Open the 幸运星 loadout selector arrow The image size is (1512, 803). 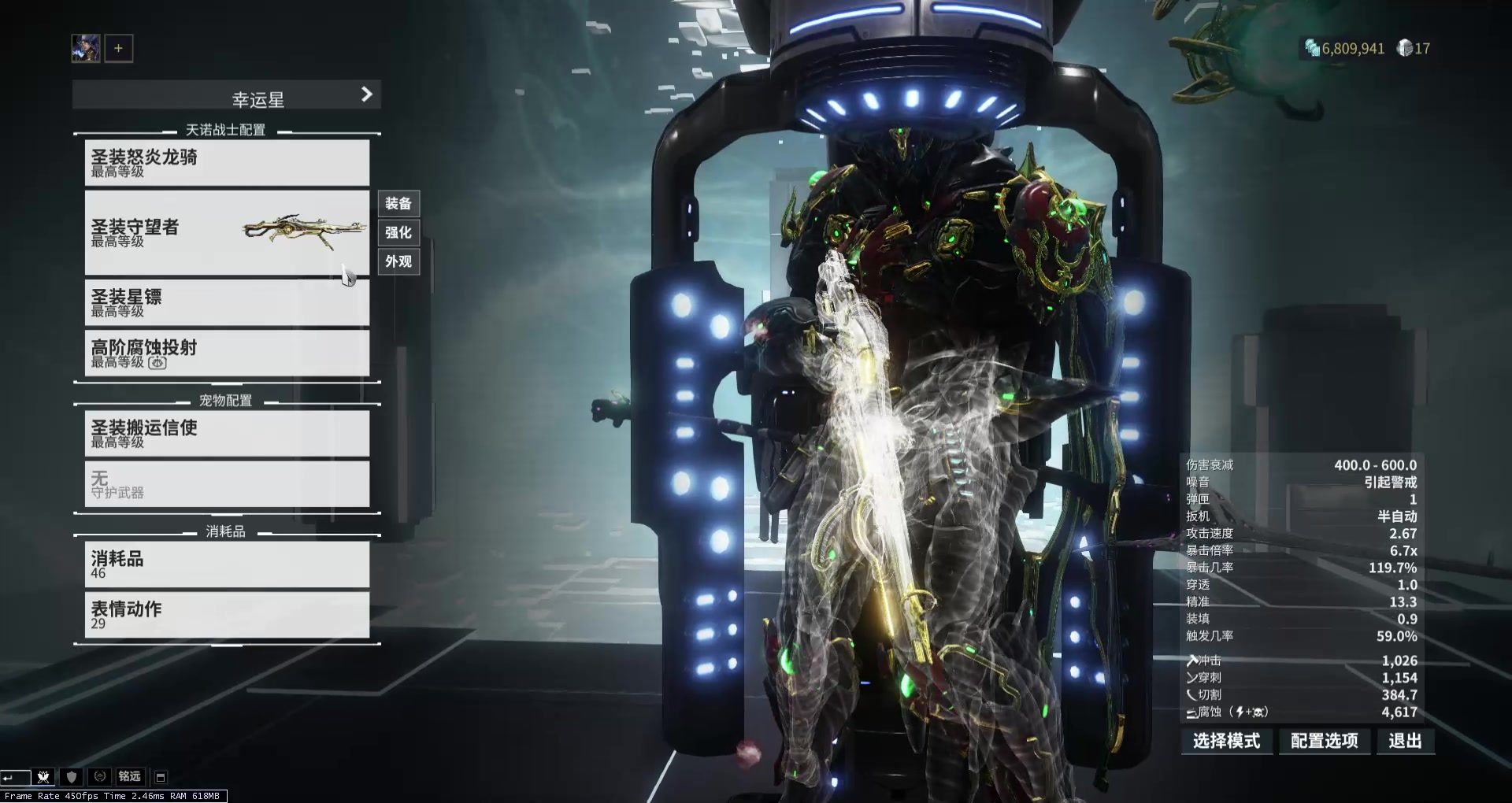(366, 94)
